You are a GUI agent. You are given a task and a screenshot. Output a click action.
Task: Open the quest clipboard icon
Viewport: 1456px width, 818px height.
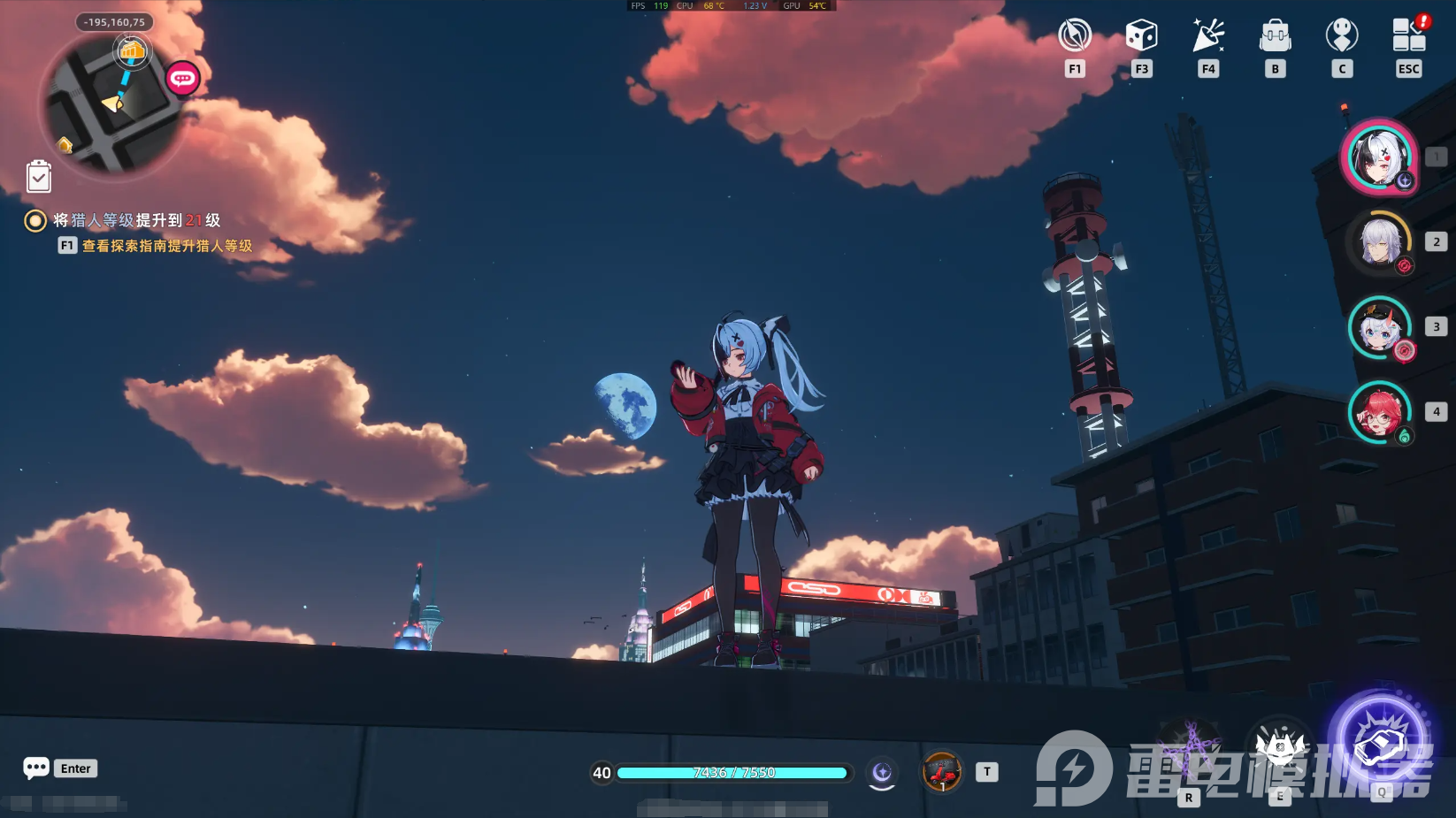click(x=39, y=177)
